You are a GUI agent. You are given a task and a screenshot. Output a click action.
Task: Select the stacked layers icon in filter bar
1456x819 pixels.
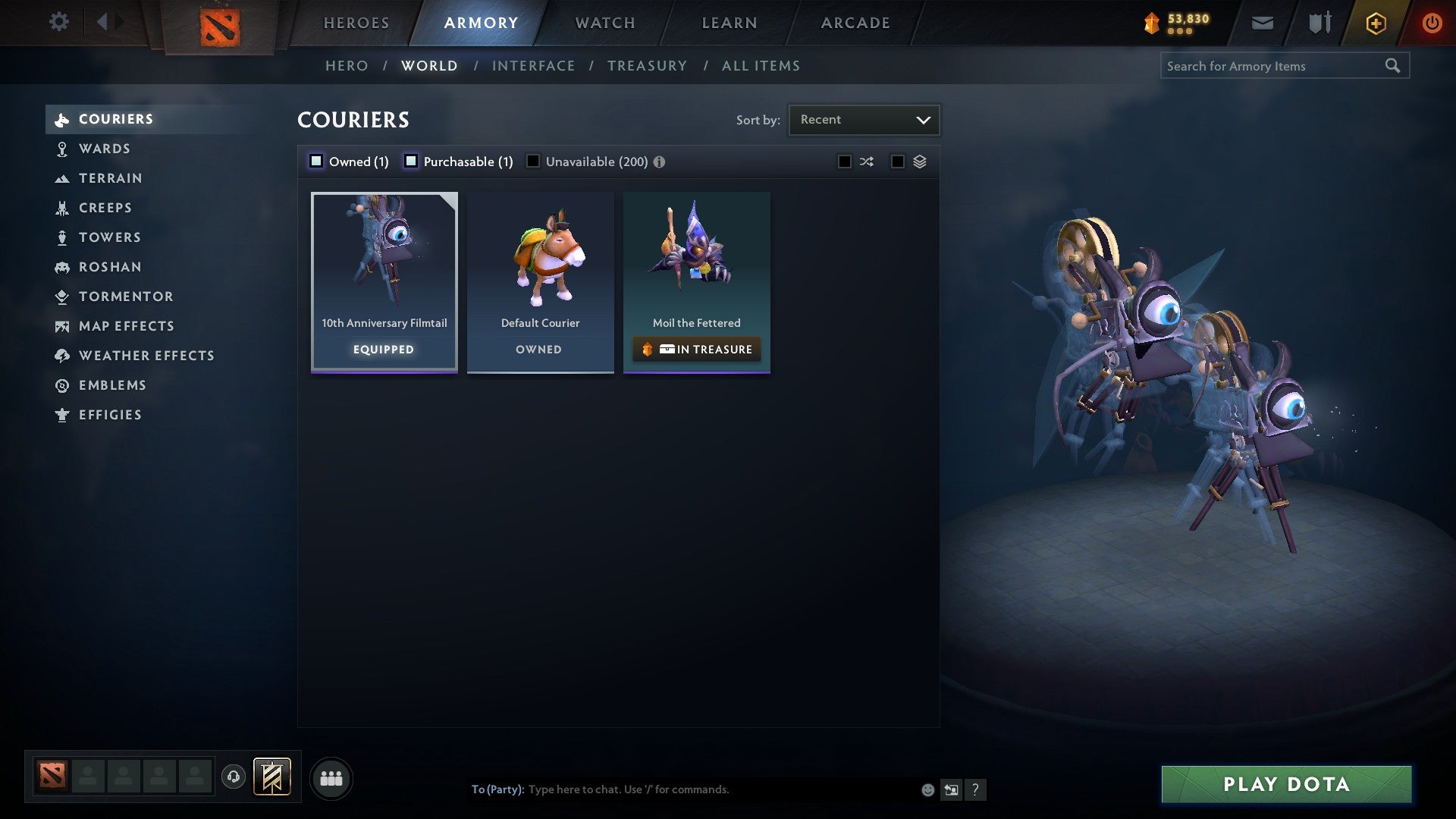click(x=920, y=161)
